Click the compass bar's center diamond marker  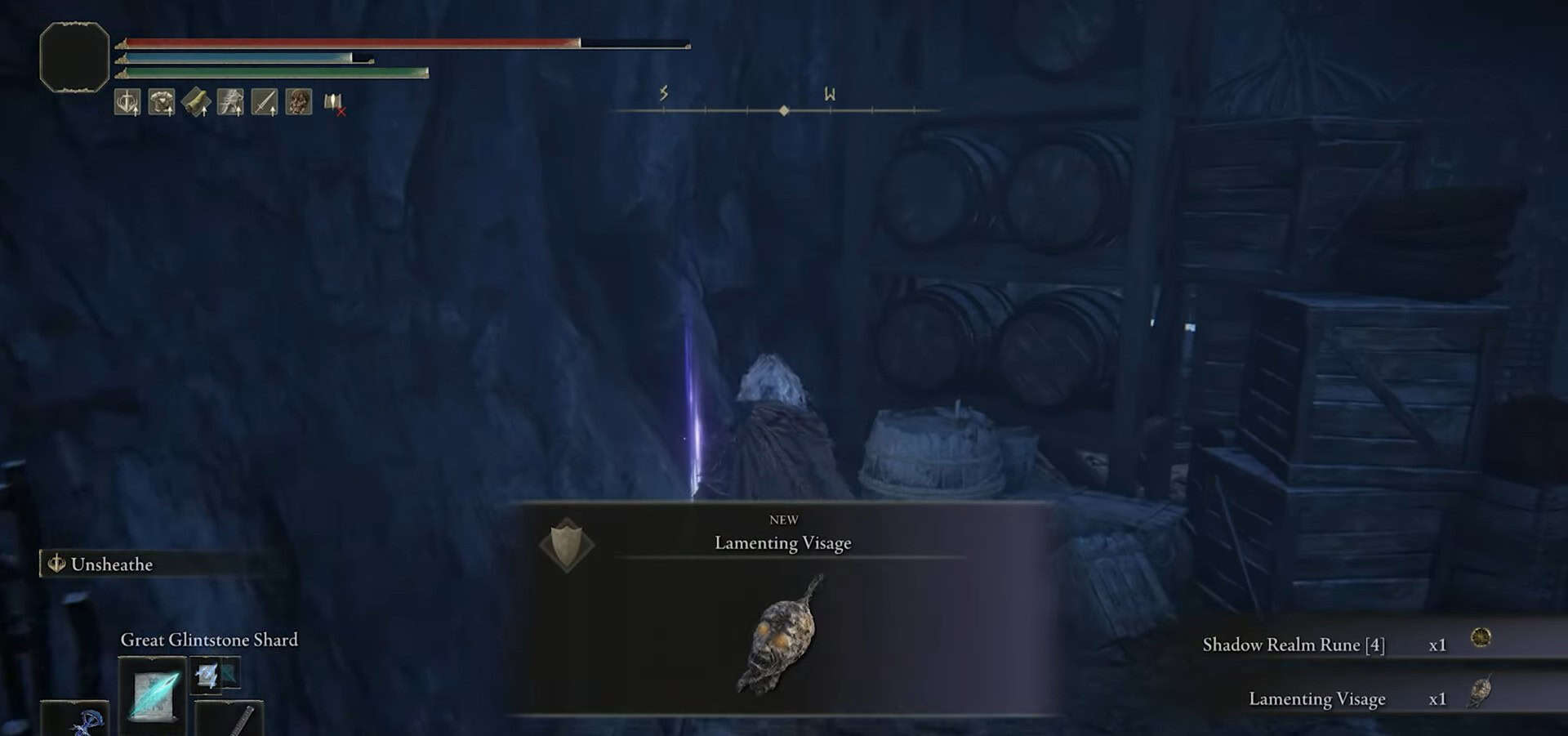tap(784, 110)
